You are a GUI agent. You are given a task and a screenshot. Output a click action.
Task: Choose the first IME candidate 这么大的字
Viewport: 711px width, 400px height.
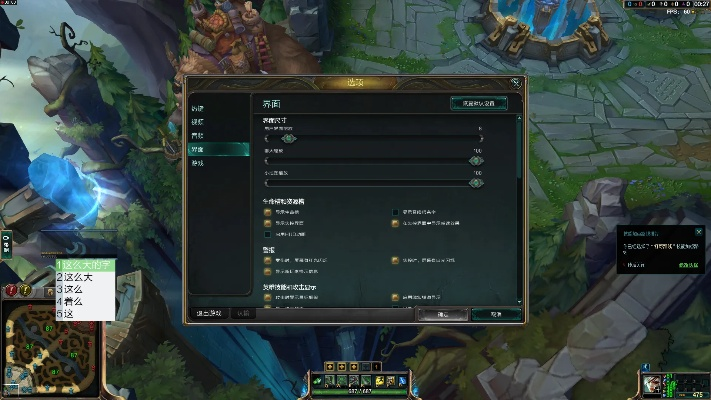point(84,265)
